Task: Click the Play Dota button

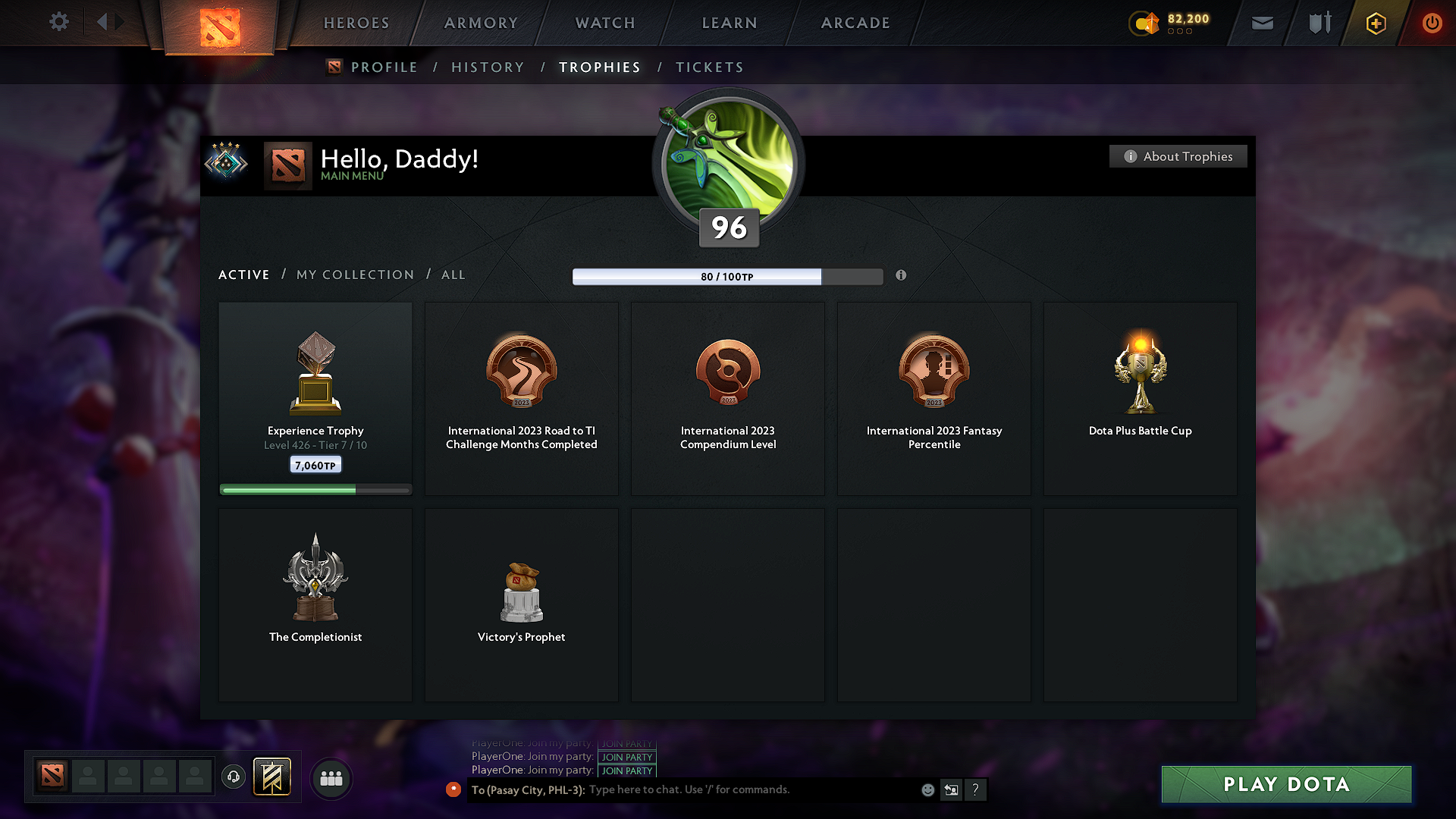Action: tap(1286, 784)
